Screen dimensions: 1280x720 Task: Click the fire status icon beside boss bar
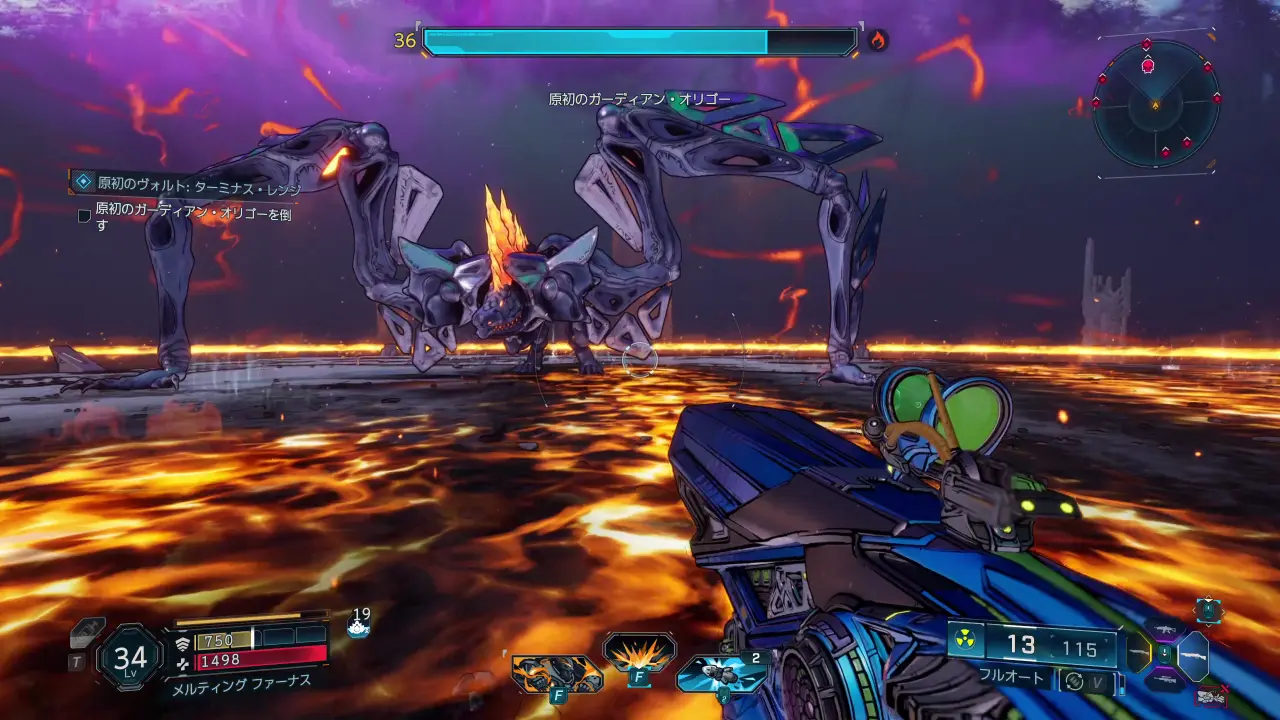[x=877, y=41]
